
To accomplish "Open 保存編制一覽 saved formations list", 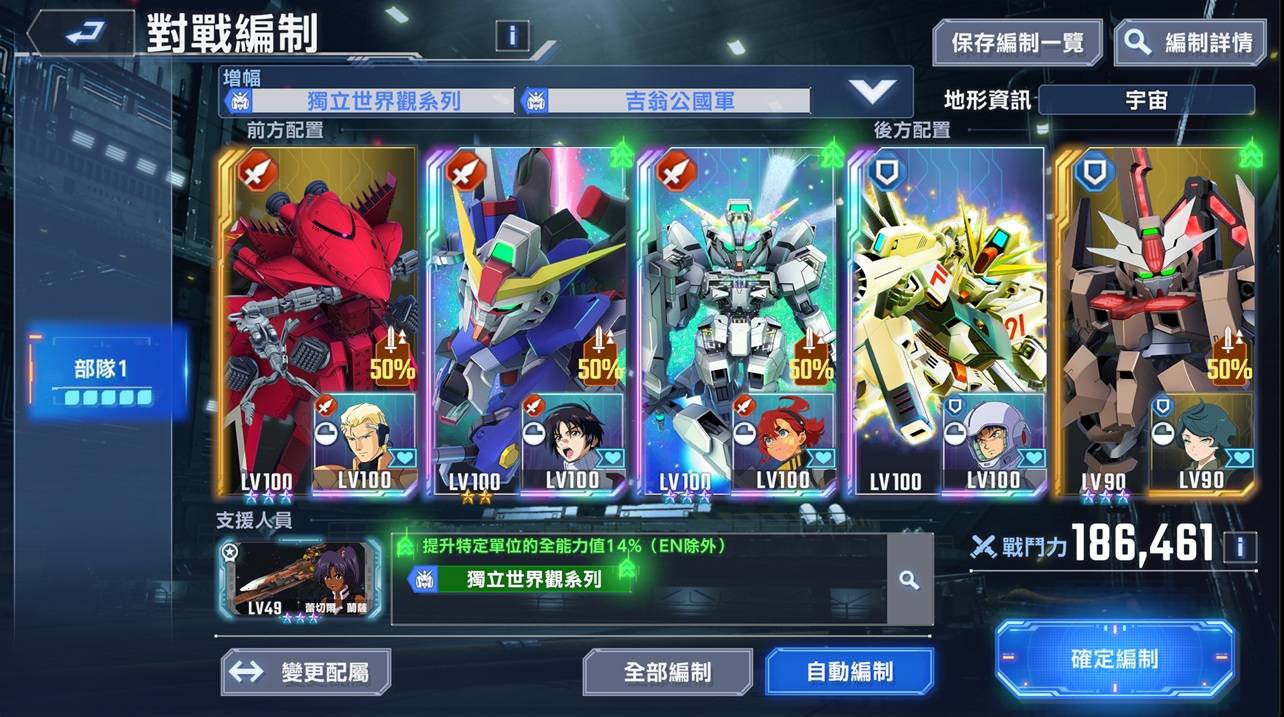I will [1017, 43].
